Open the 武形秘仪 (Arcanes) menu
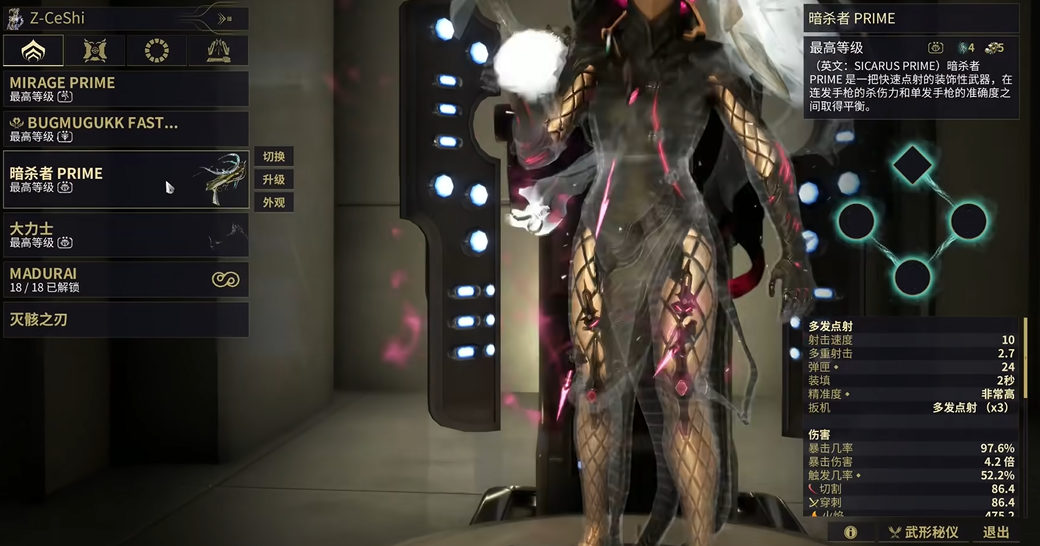The width and height of the screenshot is (1040, 546). [923, 533]
